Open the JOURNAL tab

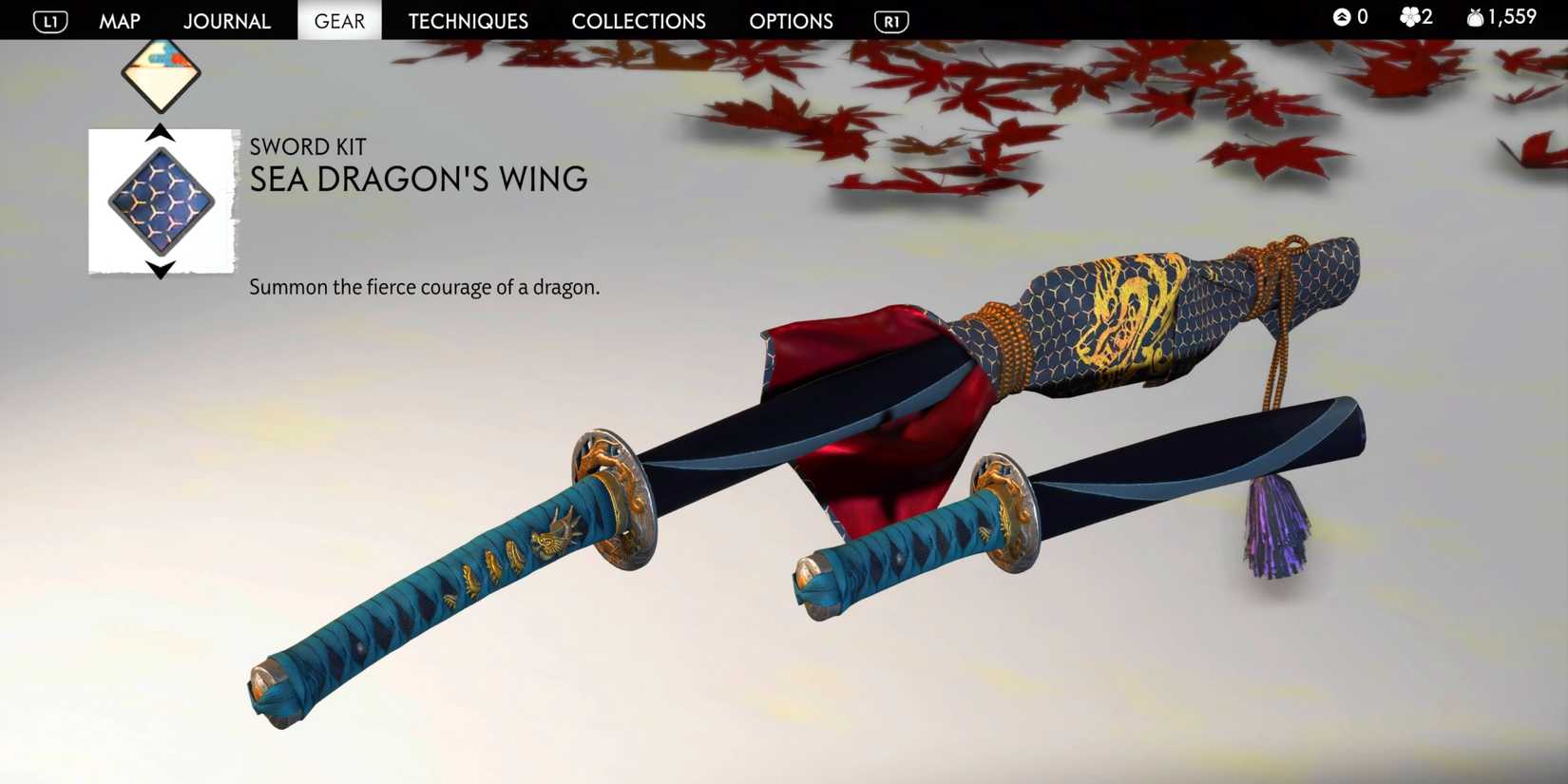point(227,20)
